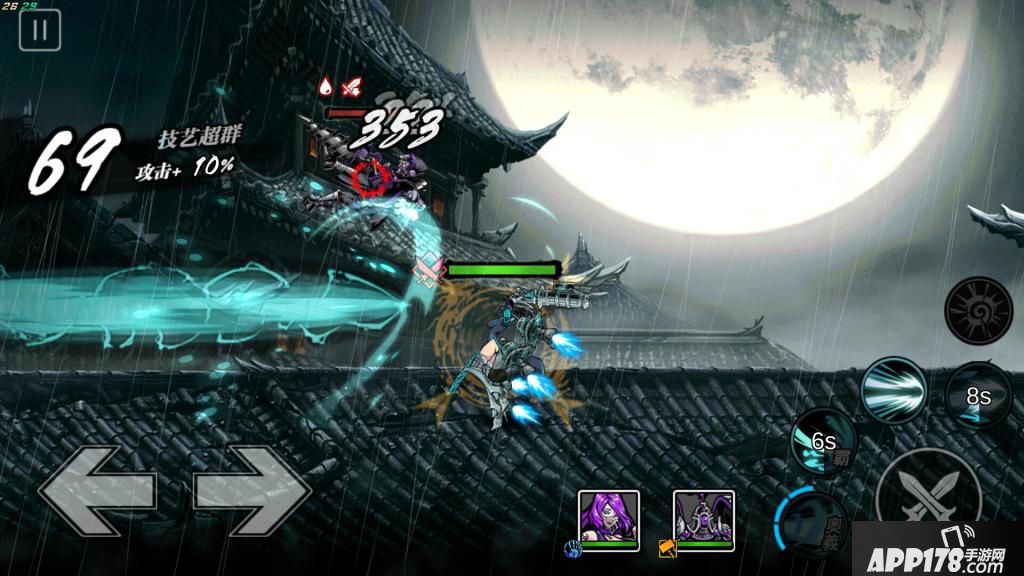Tap the left movement arrow
The height and width of the screenshot is (576, 1024).
pos(97,490)
